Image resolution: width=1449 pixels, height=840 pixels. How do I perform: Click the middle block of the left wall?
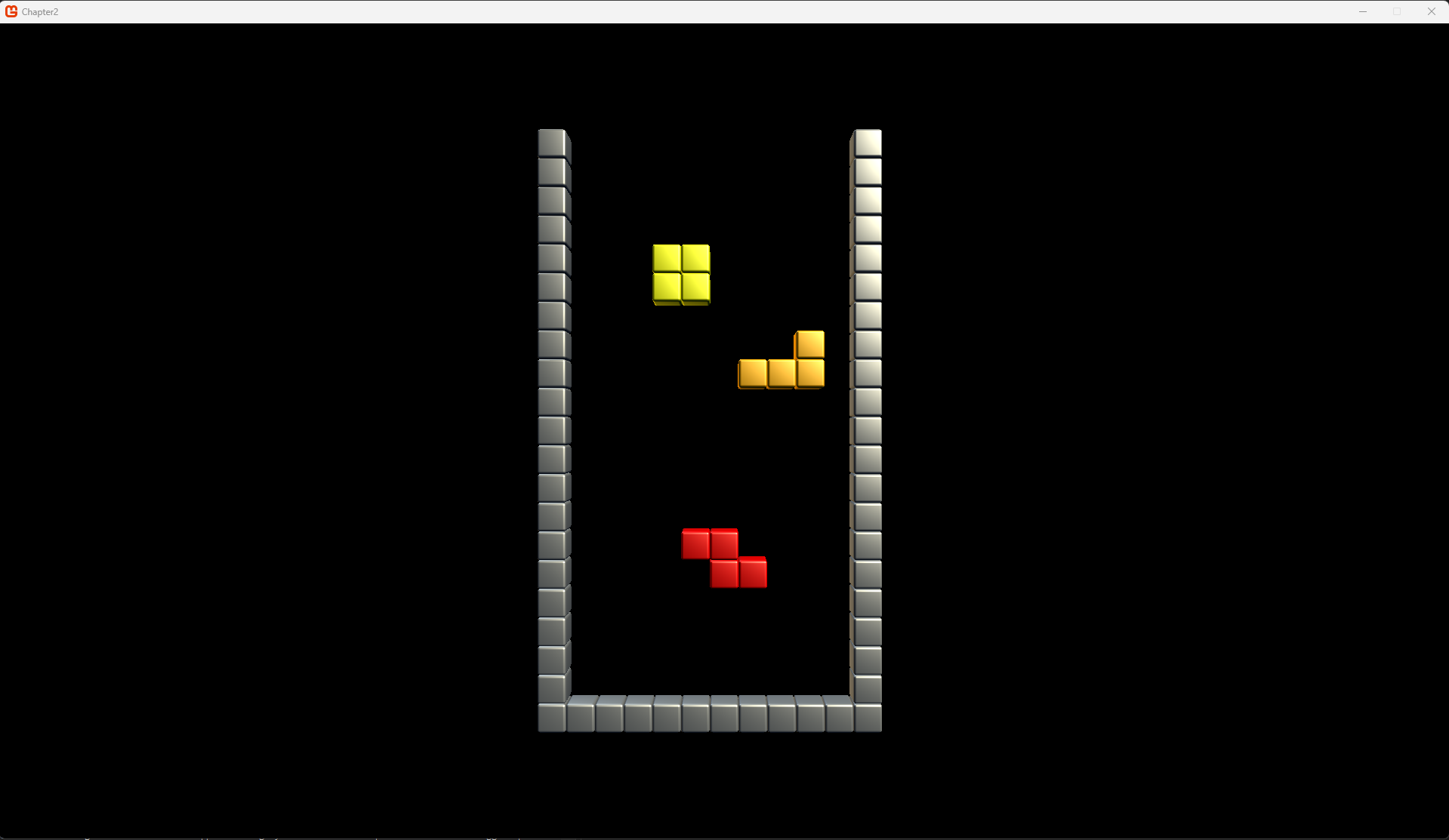(553, 430)
